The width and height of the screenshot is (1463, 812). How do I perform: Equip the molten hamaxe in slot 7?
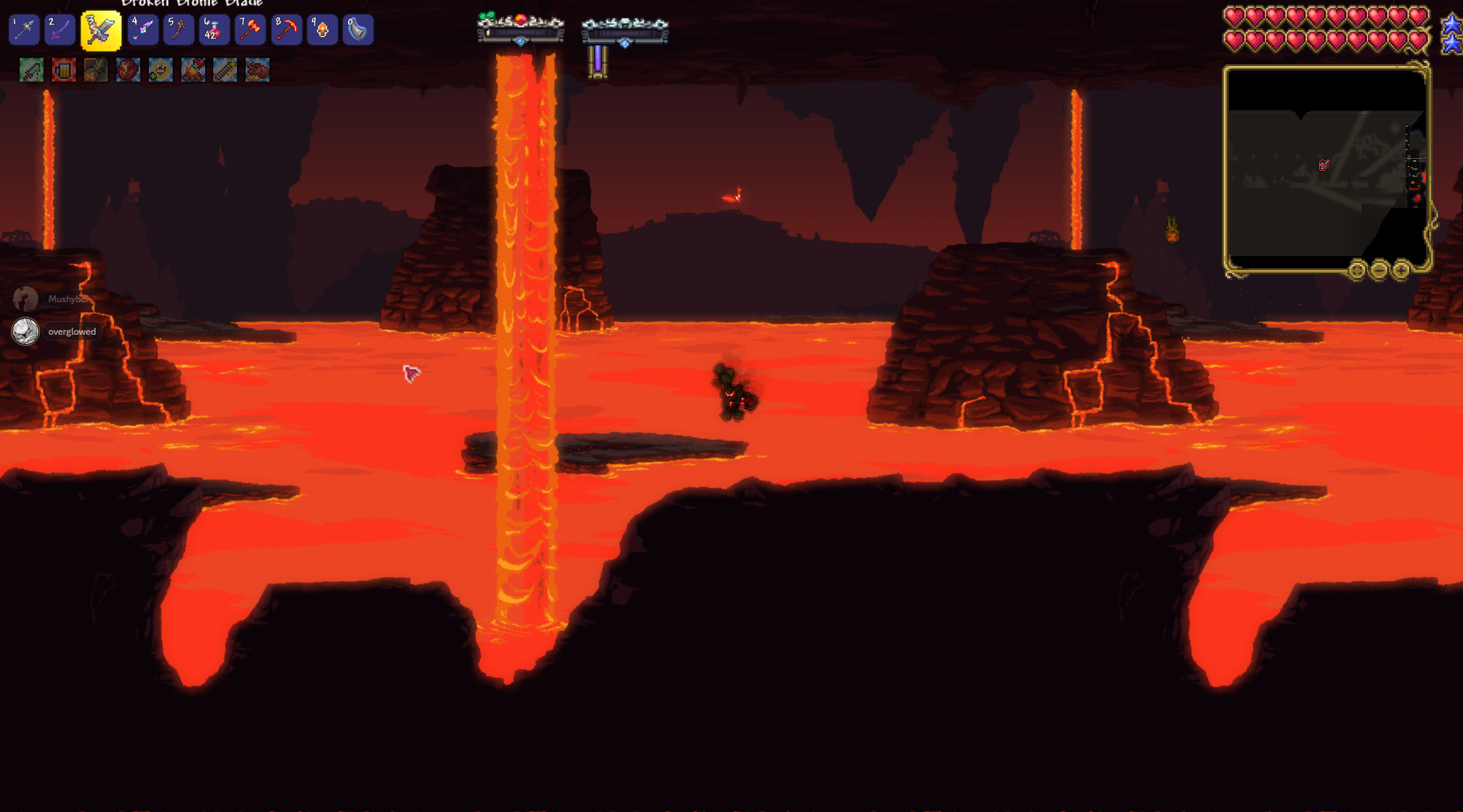pos(250,30)
